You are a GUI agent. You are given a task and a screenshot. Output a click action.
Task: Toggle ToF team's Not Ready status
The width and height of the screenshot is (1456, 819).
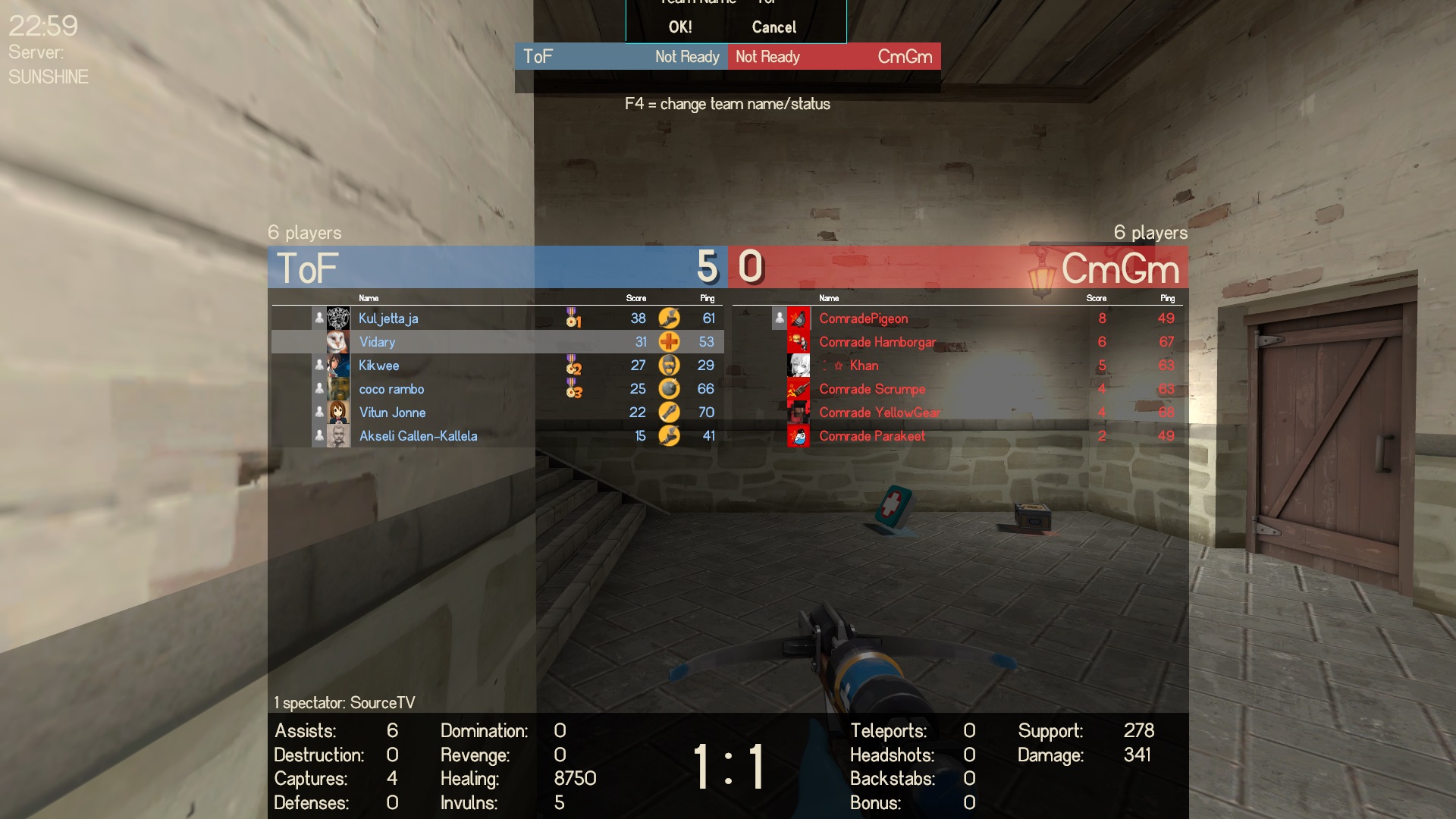coord(686,57)
